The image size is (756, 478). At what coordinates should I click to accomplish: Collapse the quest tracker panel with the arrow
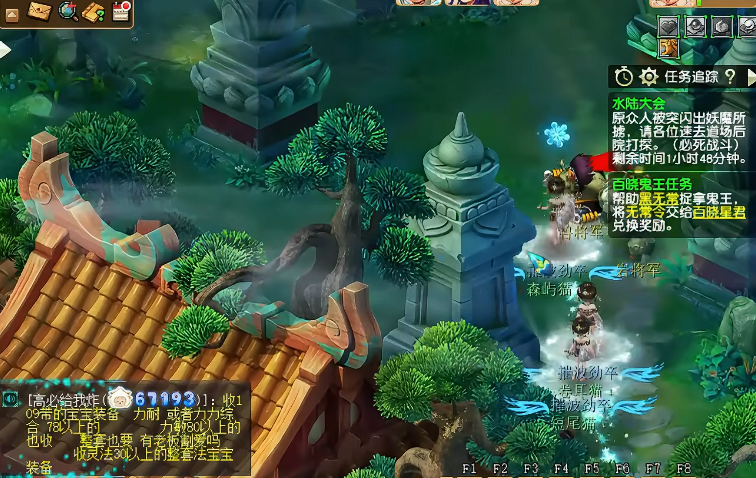point(750,76)
